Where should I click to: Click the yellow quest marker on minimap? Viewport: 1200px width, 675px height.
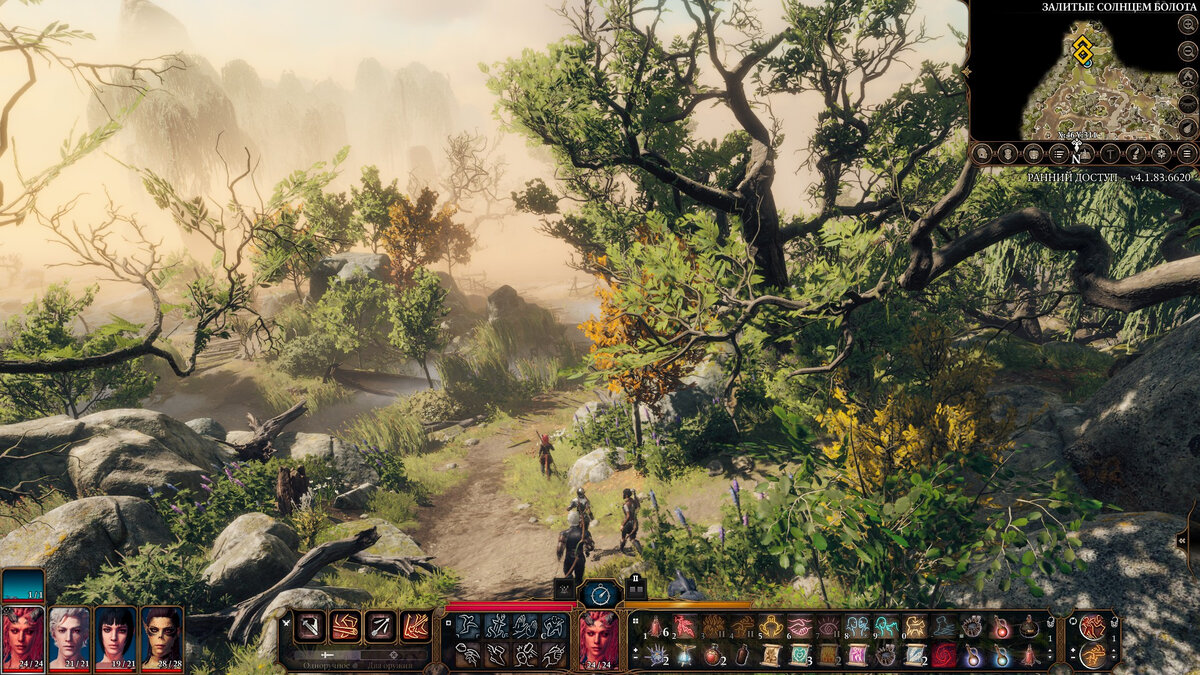click(1082, 49)
